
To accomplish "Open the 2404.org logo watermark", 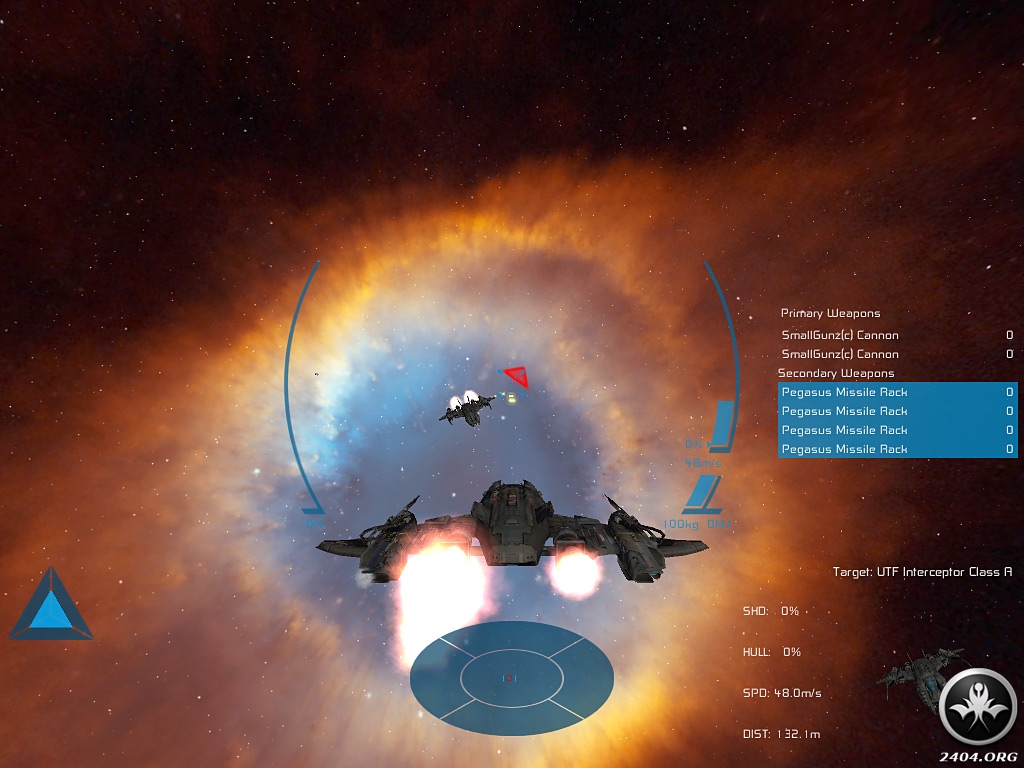I will [x=979, y=712].
